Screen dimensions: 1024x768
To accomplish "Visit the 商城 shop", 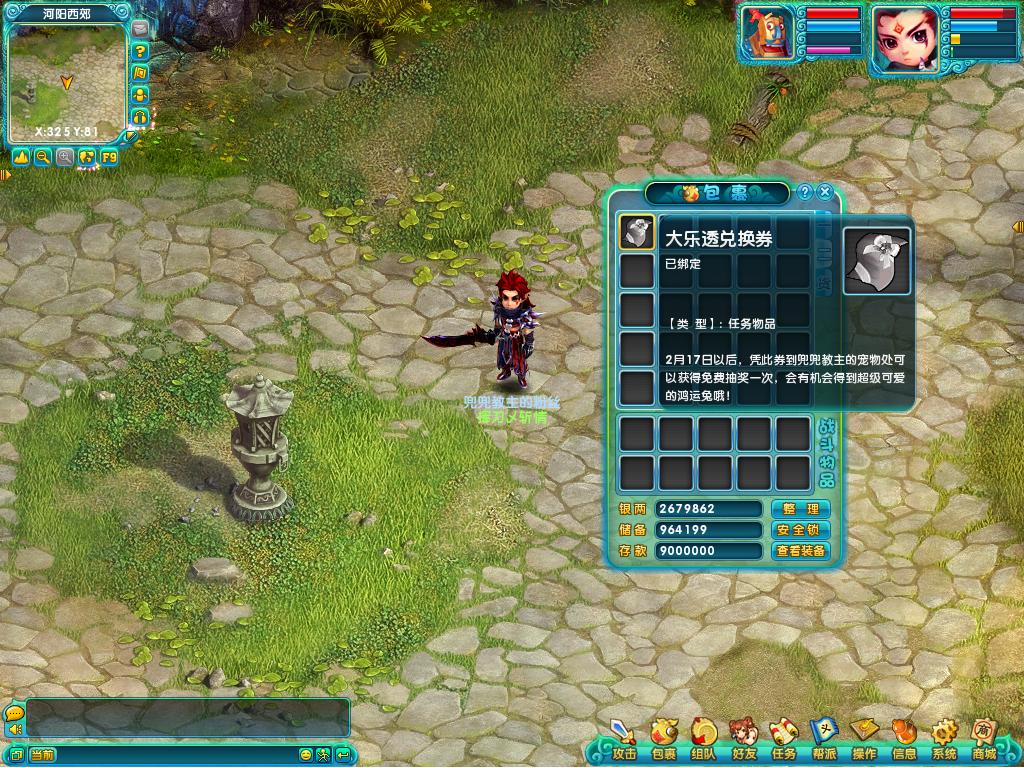I will point(983,738).
